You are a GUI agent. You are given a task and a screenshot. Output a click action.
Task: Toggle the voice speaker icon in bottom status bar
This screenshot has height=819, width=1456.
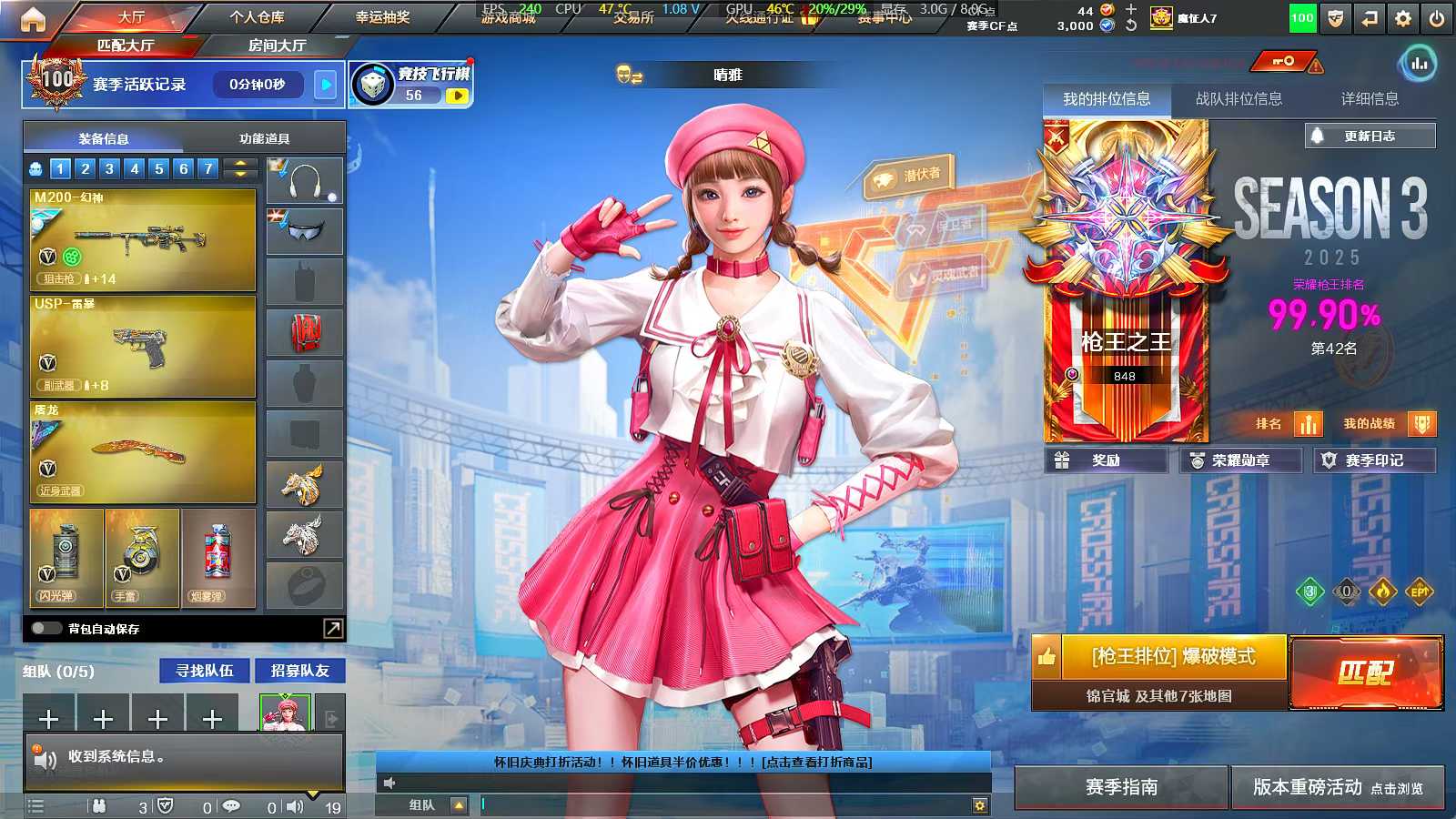tap(297, 807)
